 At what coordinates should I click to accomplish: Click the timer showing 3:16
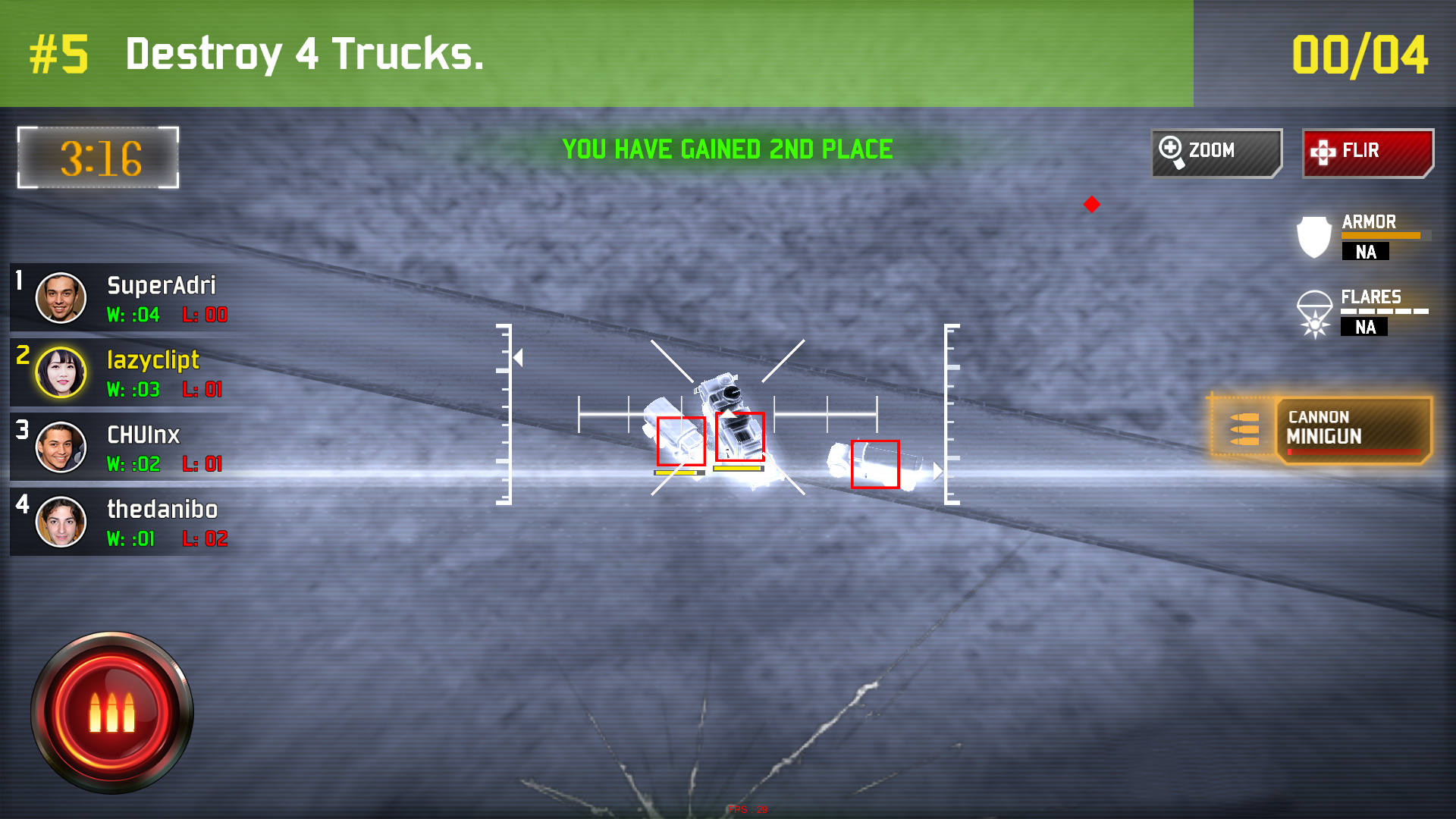pos(97,157)
